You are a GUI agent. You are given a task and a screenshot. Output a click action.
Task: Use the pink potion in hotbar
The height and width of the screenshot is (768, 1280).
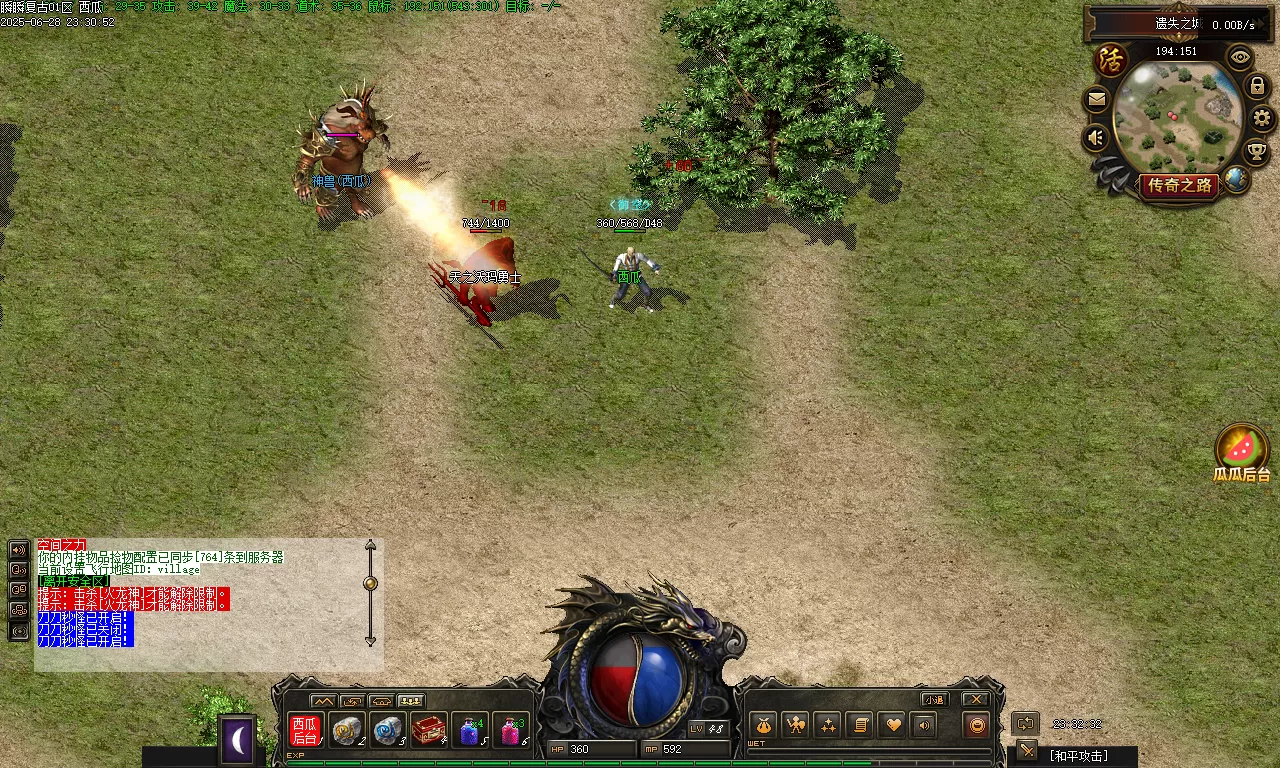point(510,731)
